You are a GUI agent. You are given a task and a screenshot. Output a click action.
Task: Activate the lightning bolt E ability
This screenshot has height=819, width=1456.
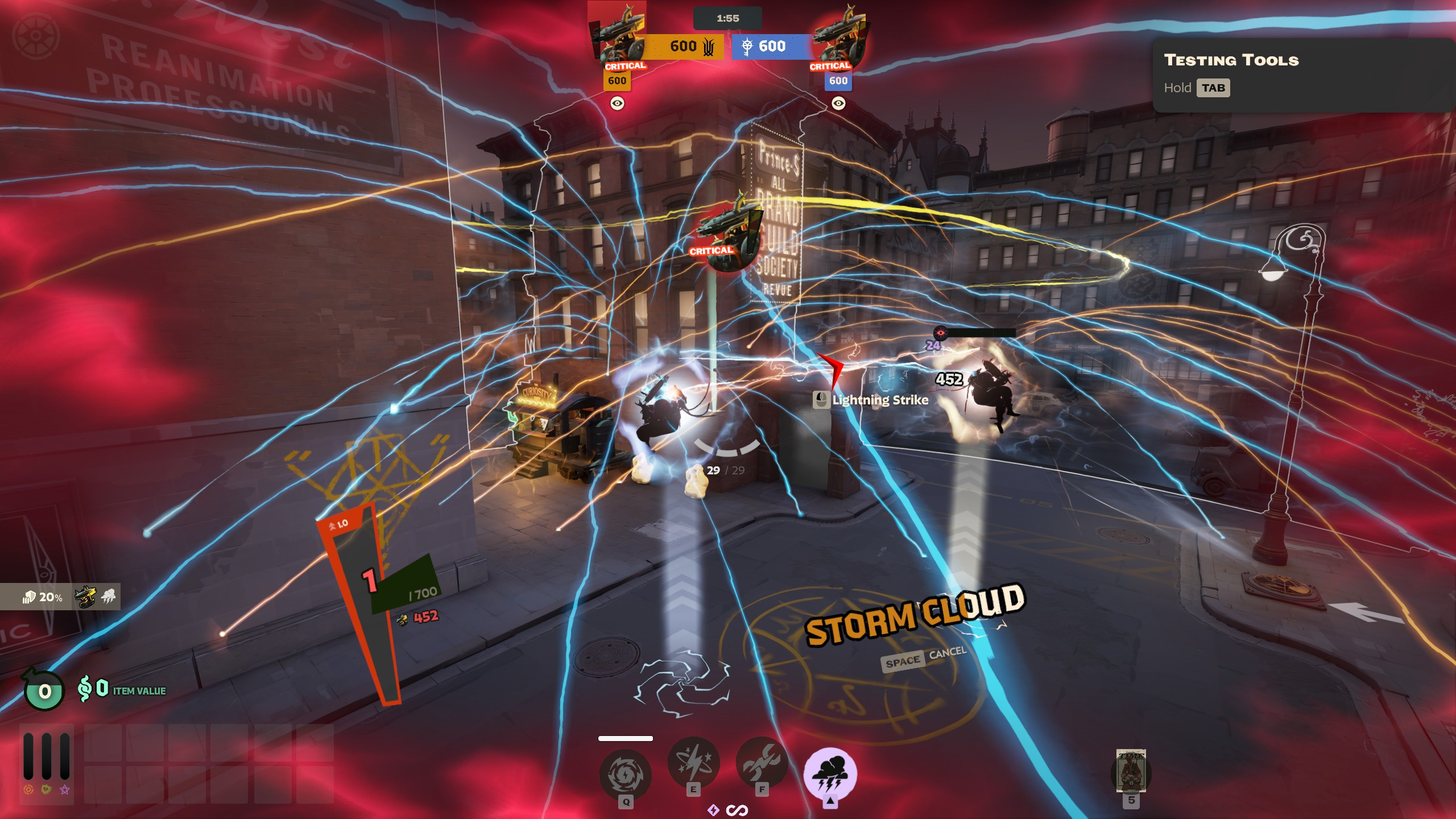click(x=693, y=763)
